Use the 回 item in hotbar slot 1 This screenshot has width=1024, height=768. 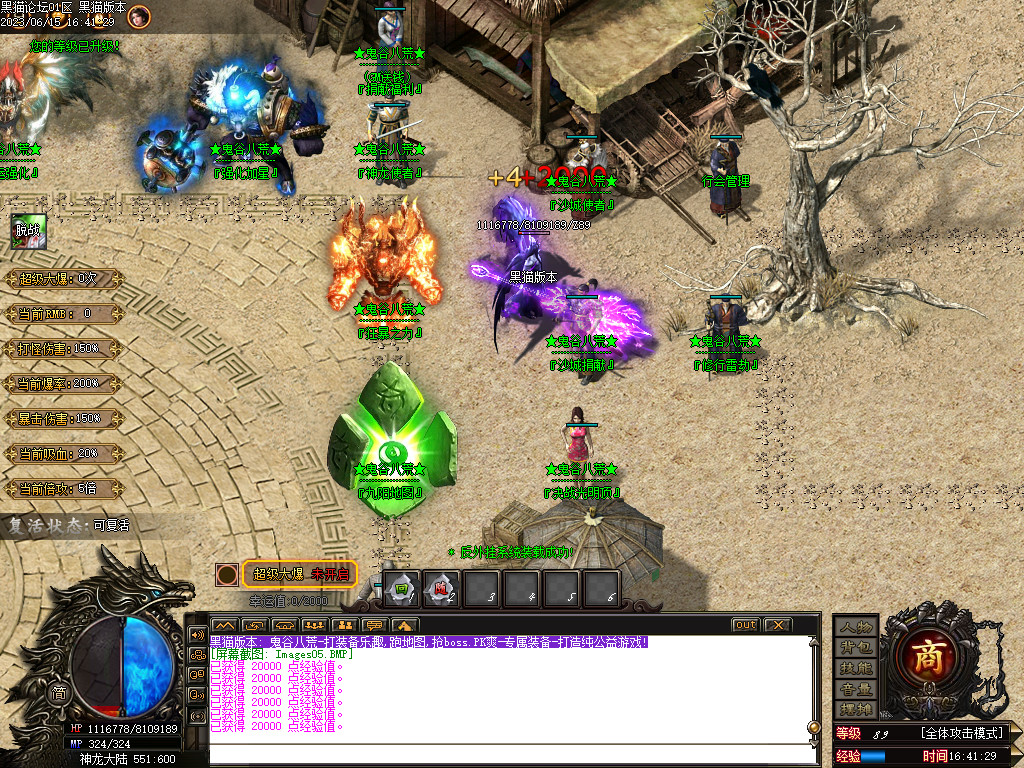pyautogui.click(x=401, y=589)
